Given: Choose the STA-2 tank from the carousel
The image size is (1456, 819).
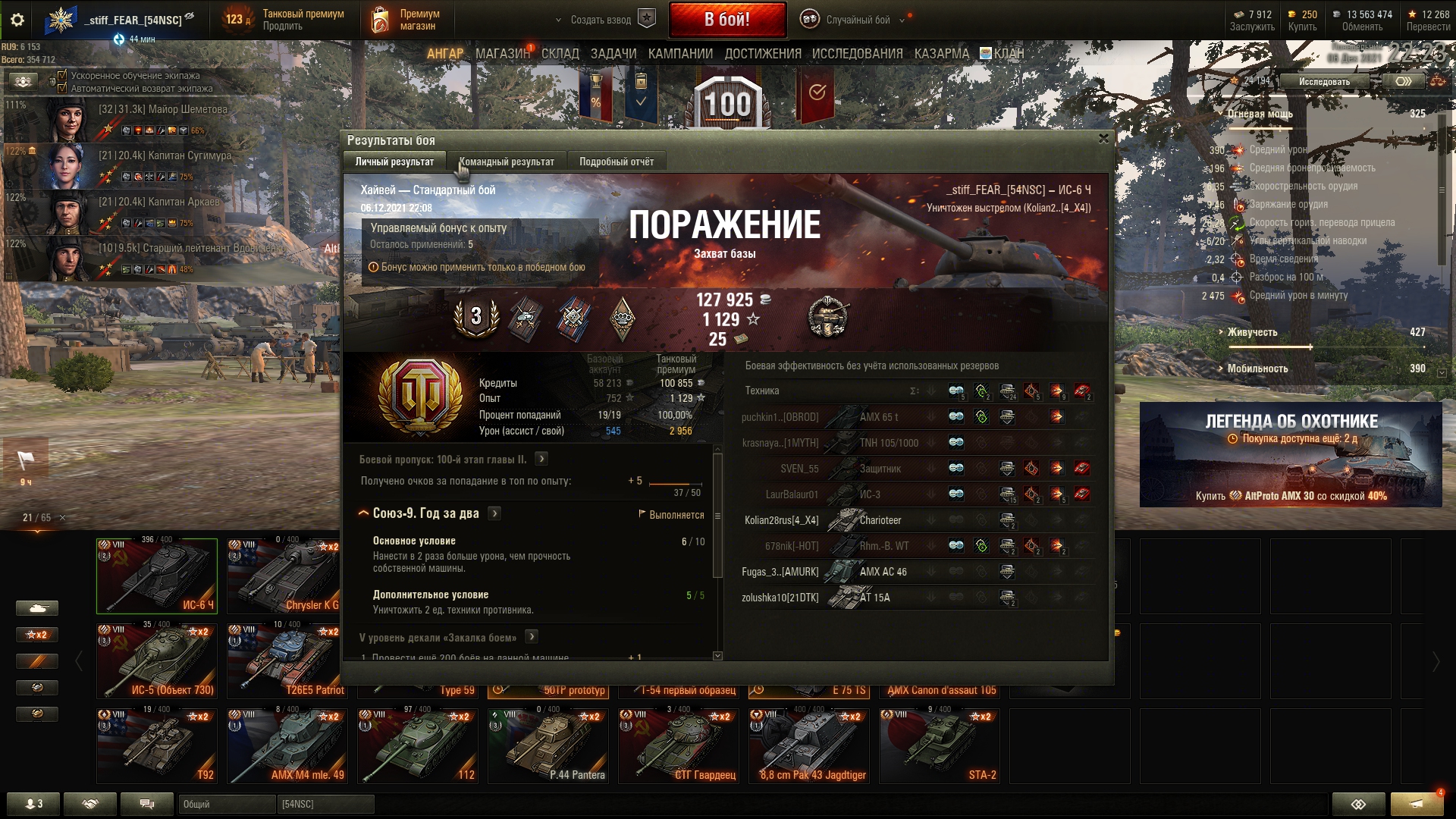Looking at the screenshot, I should [939, 745].
